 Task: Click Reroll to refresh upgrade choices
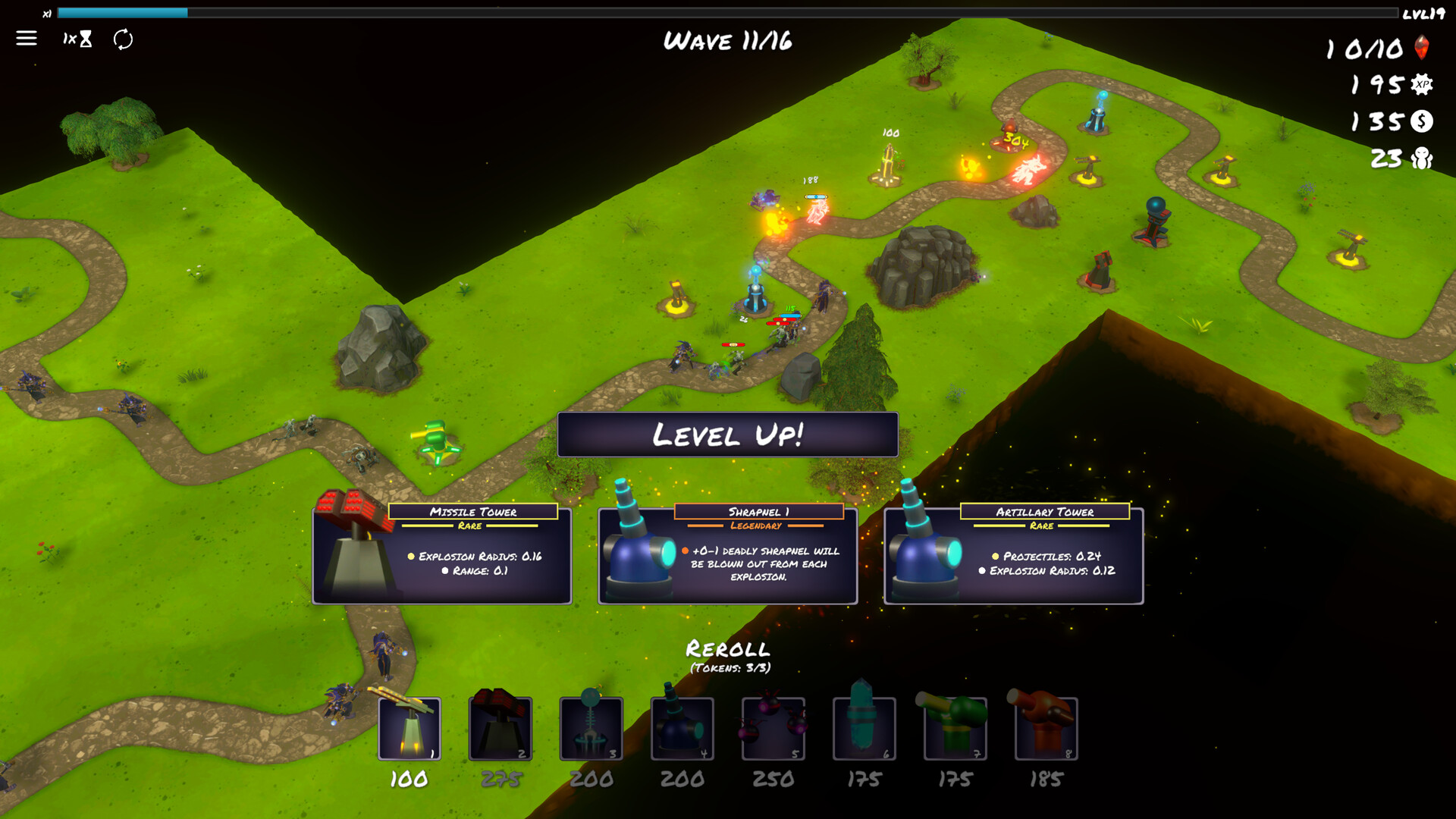tap(727, 649)
